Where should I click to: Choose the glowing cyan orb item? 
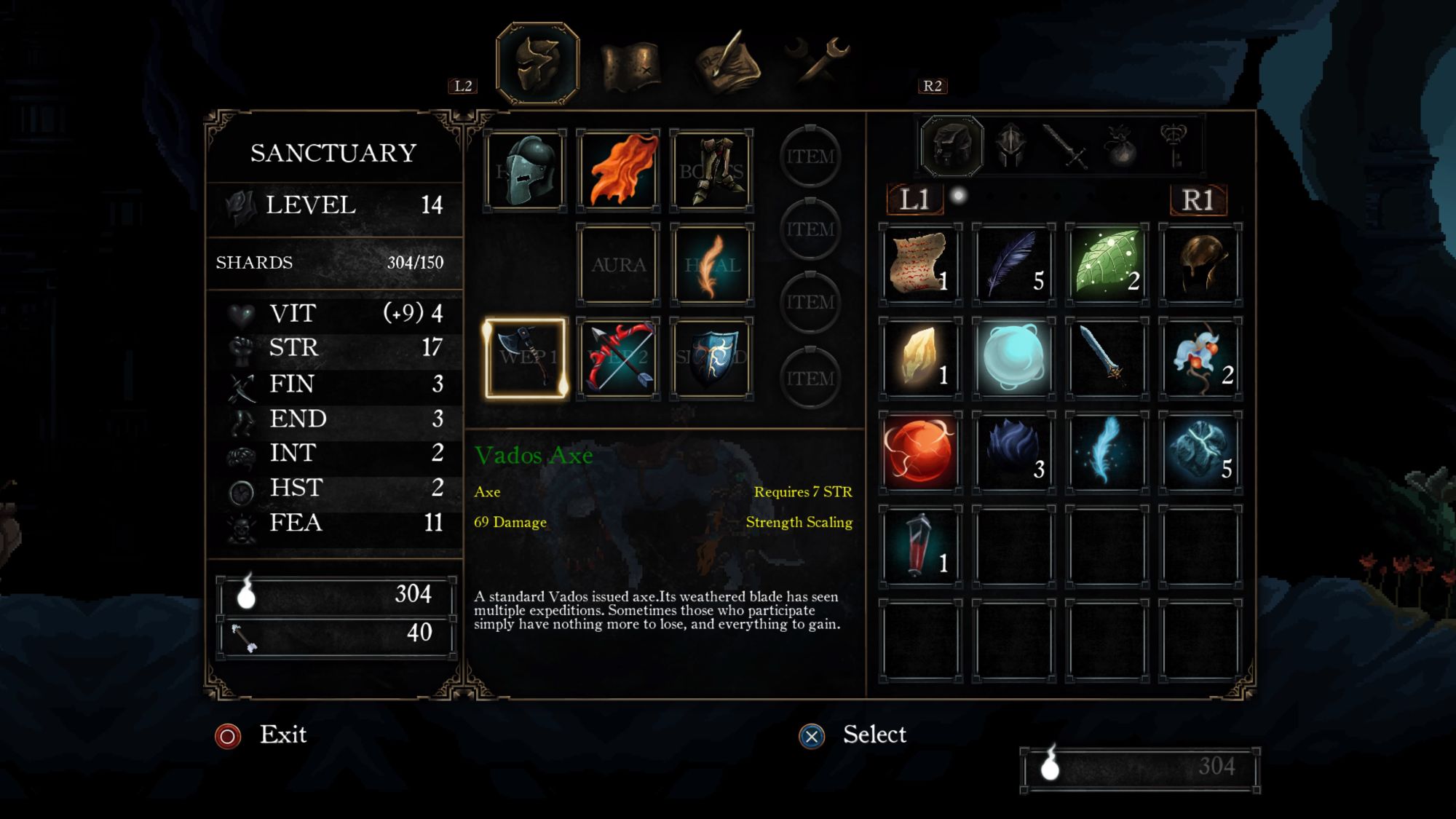coord(1013,357)
